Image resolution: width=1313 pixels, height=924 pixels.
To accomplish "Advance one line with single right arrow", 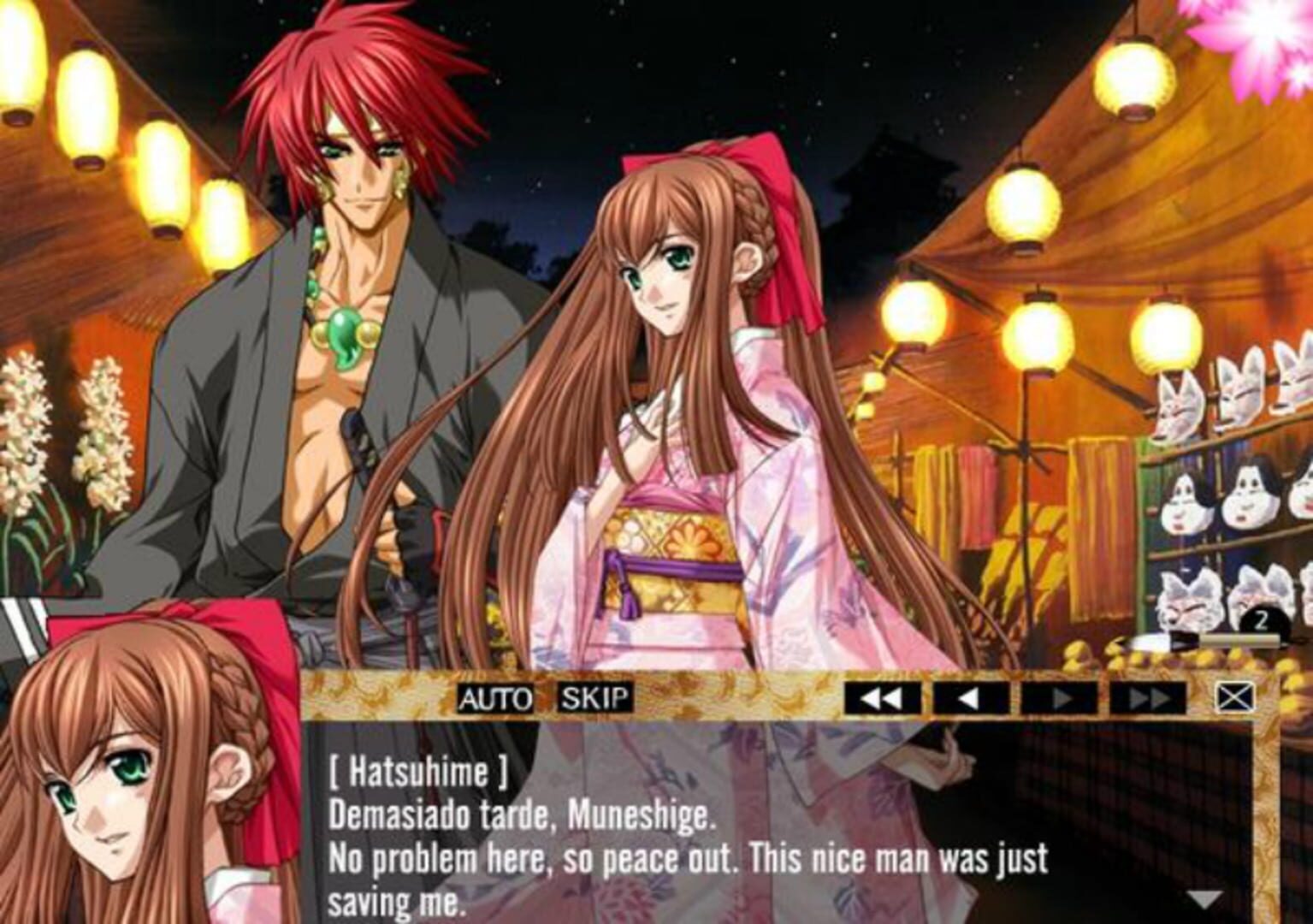I will (x=1060, y=699).
